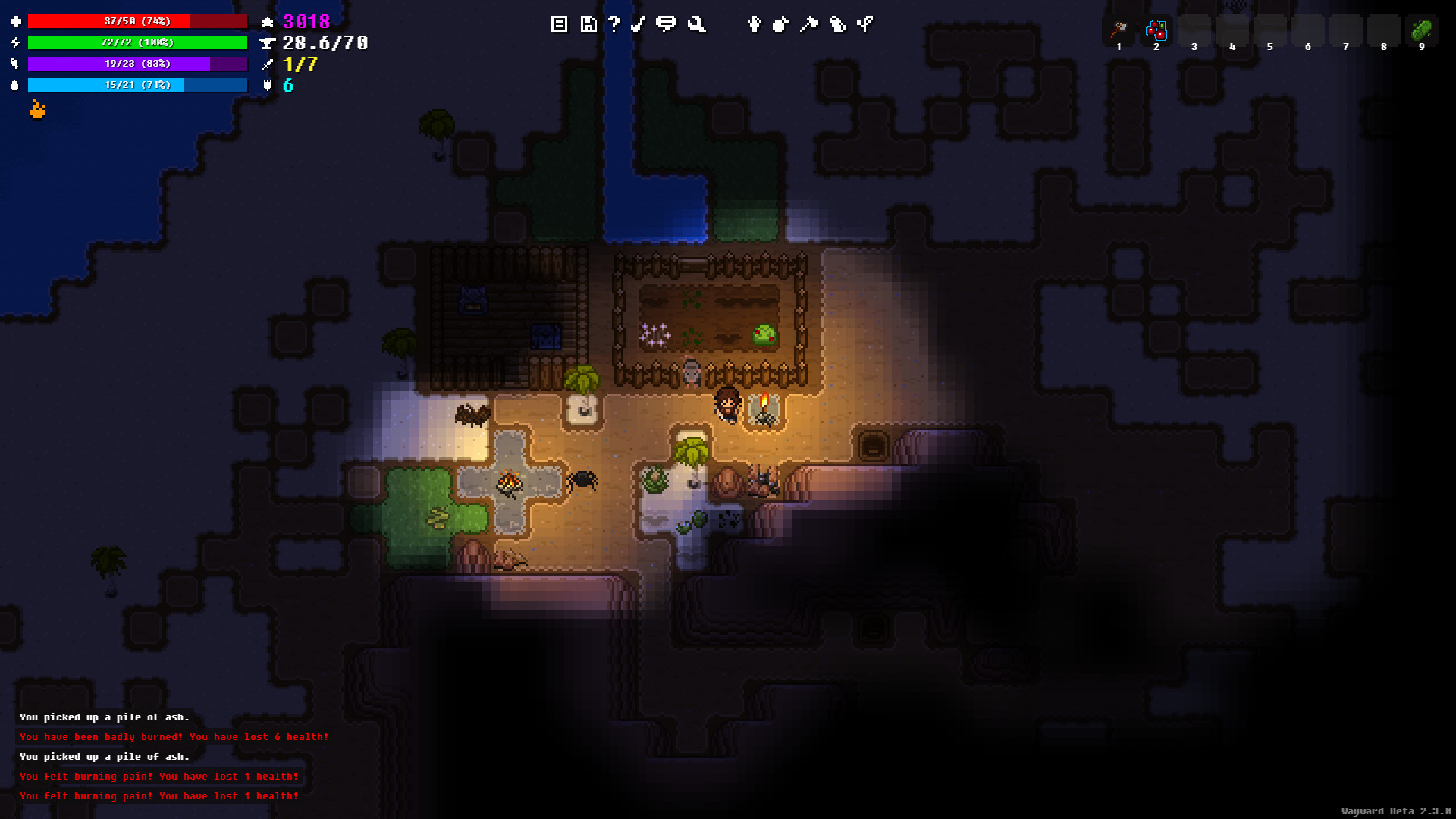
Task: Select the checkmark actions icon
Action: pyautogui.click(x=637, y=24)
